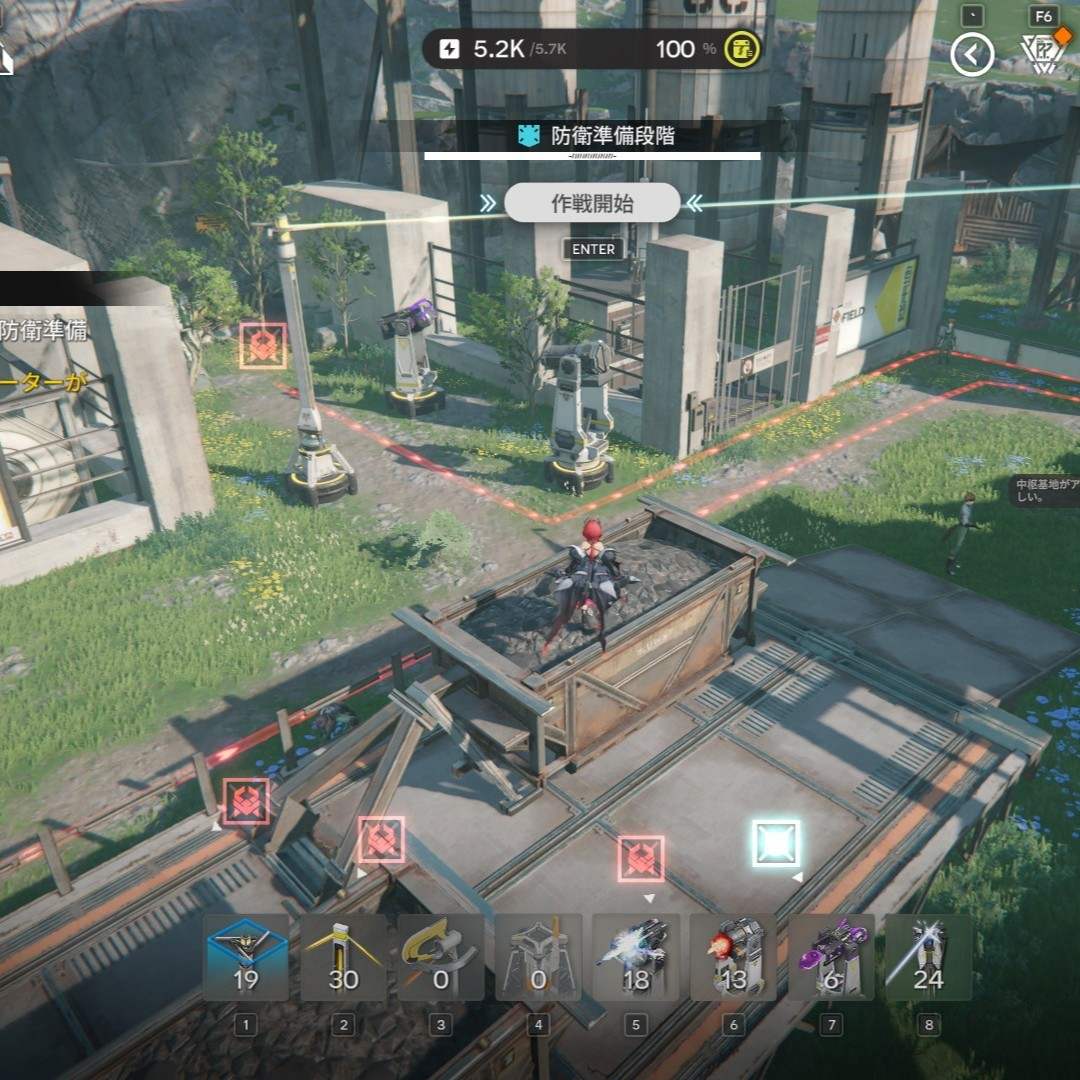Choose the red-blast cannon turret slot
The width and height of the screenshot is (1080, 1080).
733,957
